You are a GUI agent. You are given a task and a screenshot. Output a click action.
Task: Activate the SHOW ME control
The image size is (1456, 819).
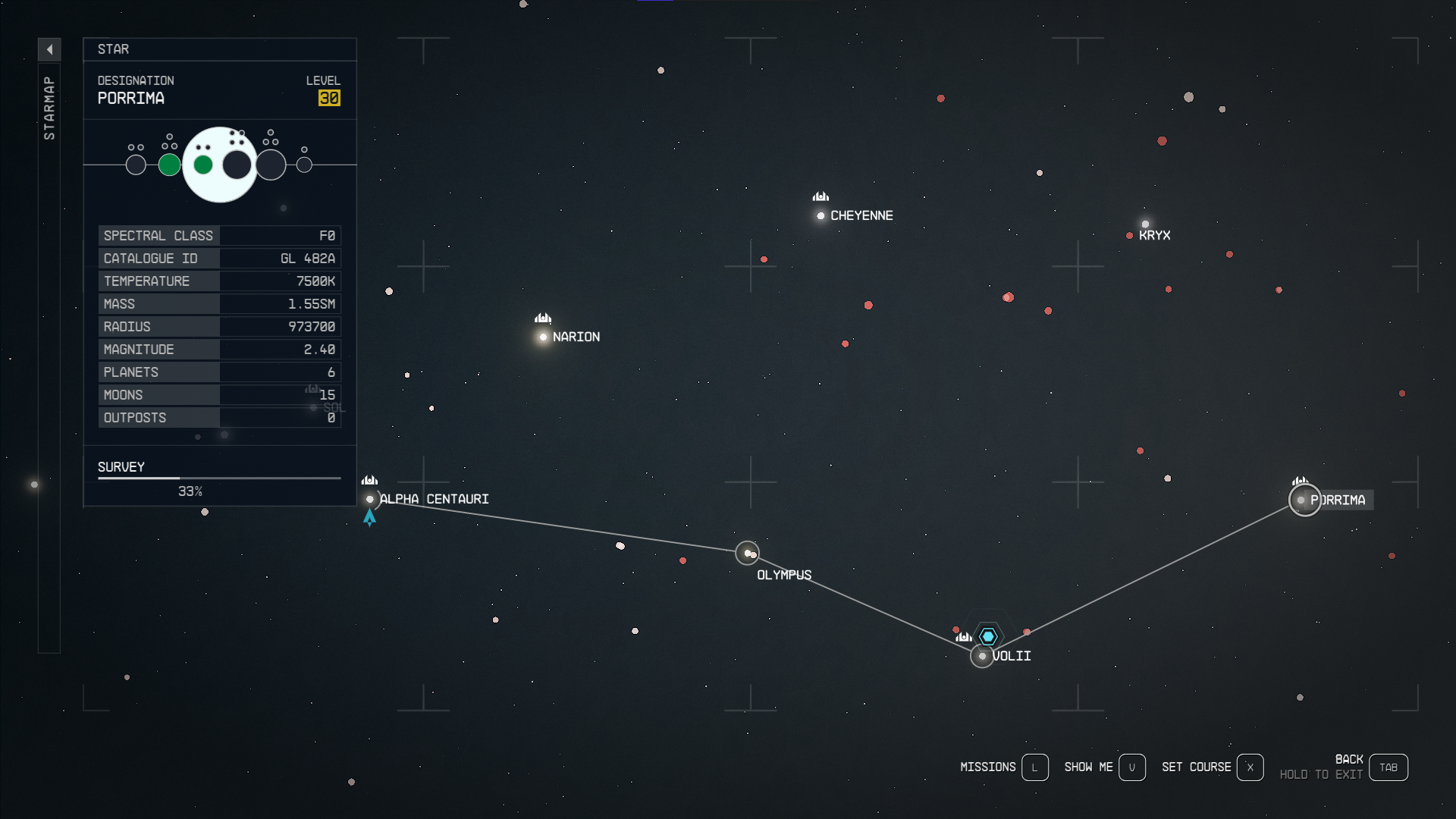tap(1133, 767)
